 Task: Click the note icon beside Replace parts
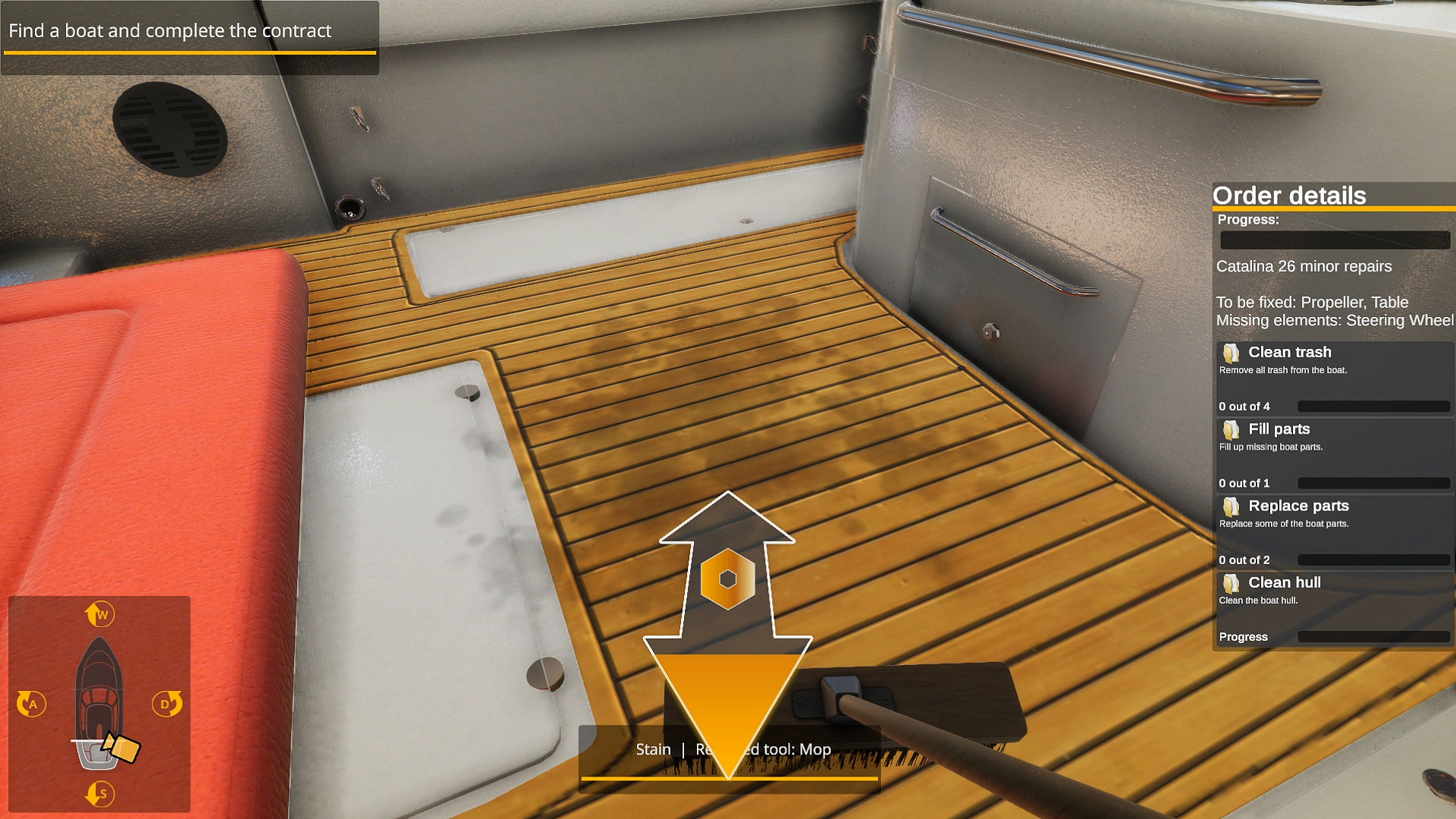coord(1232,507)
